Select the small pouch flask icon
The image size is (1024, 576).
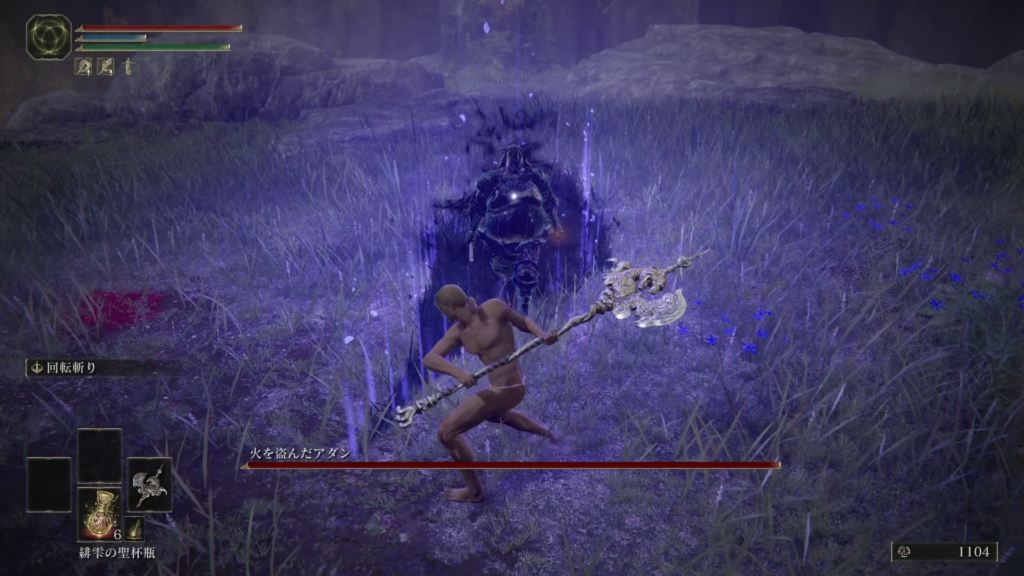click(135, 529)
